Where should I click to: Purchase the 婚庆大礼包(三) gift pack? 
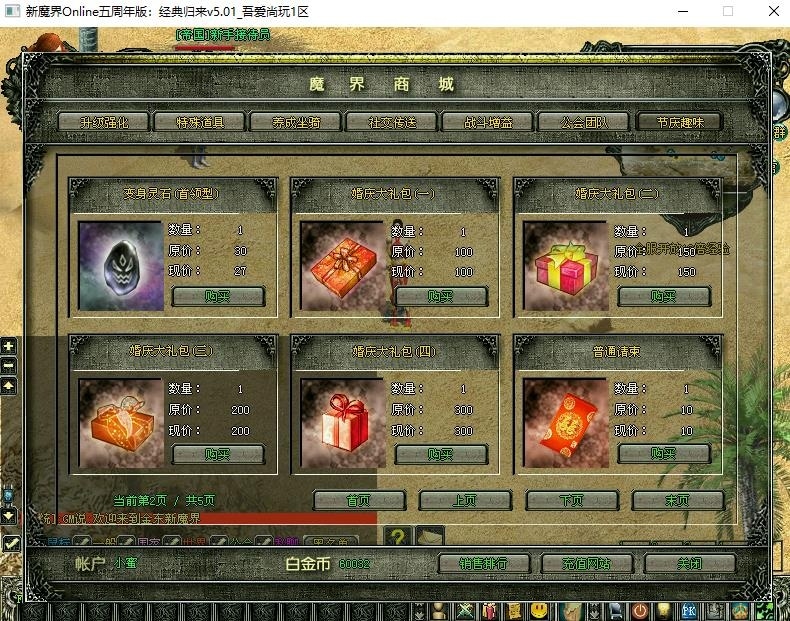tap(218, 454)
